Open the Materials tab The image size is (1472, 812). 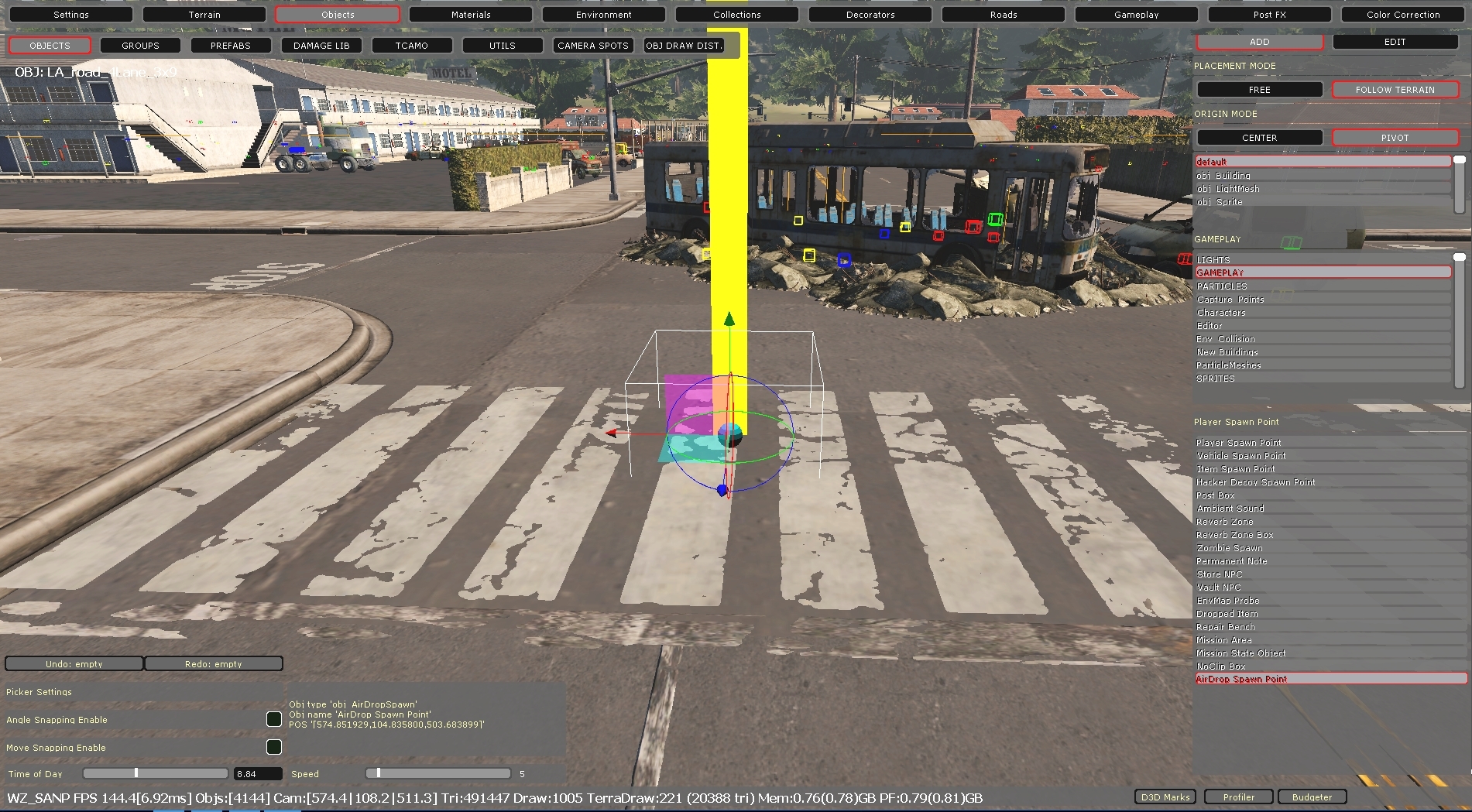pyautogui.click(x=471, y=14)
